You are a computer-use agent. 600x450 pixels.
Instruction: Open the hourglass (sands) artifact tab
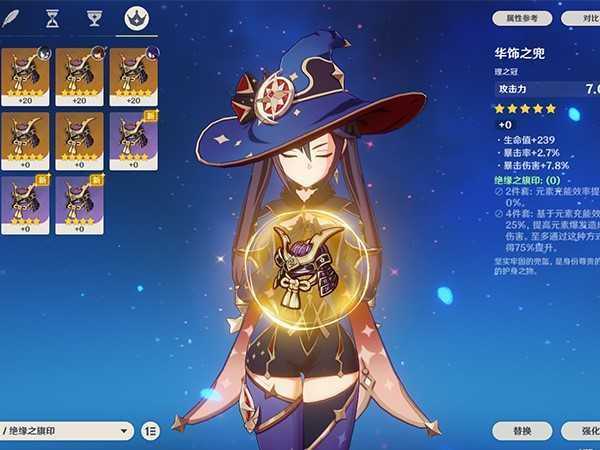coord(53,18)
